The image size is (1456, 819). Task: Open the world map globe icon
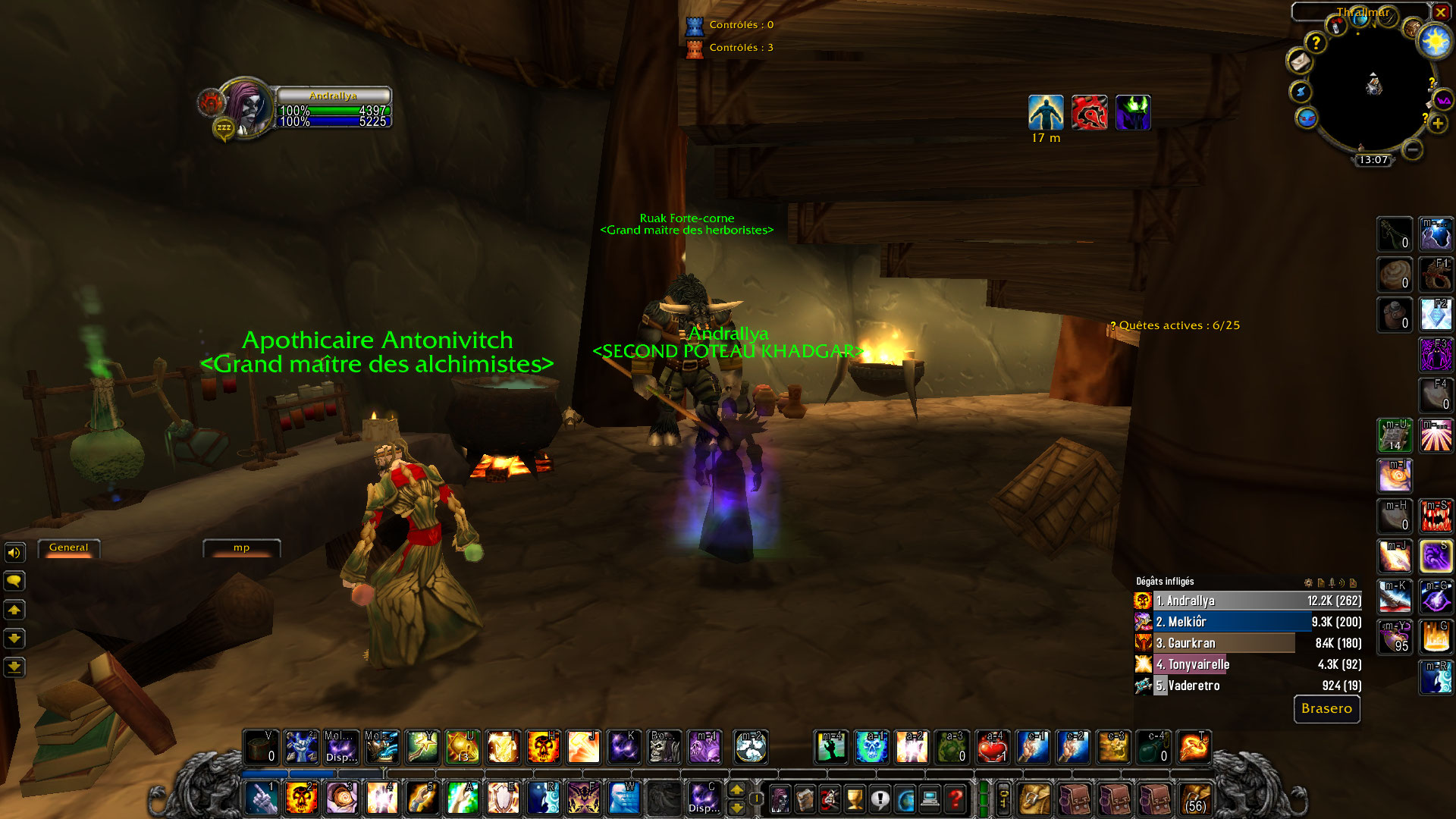click(905, 797)
